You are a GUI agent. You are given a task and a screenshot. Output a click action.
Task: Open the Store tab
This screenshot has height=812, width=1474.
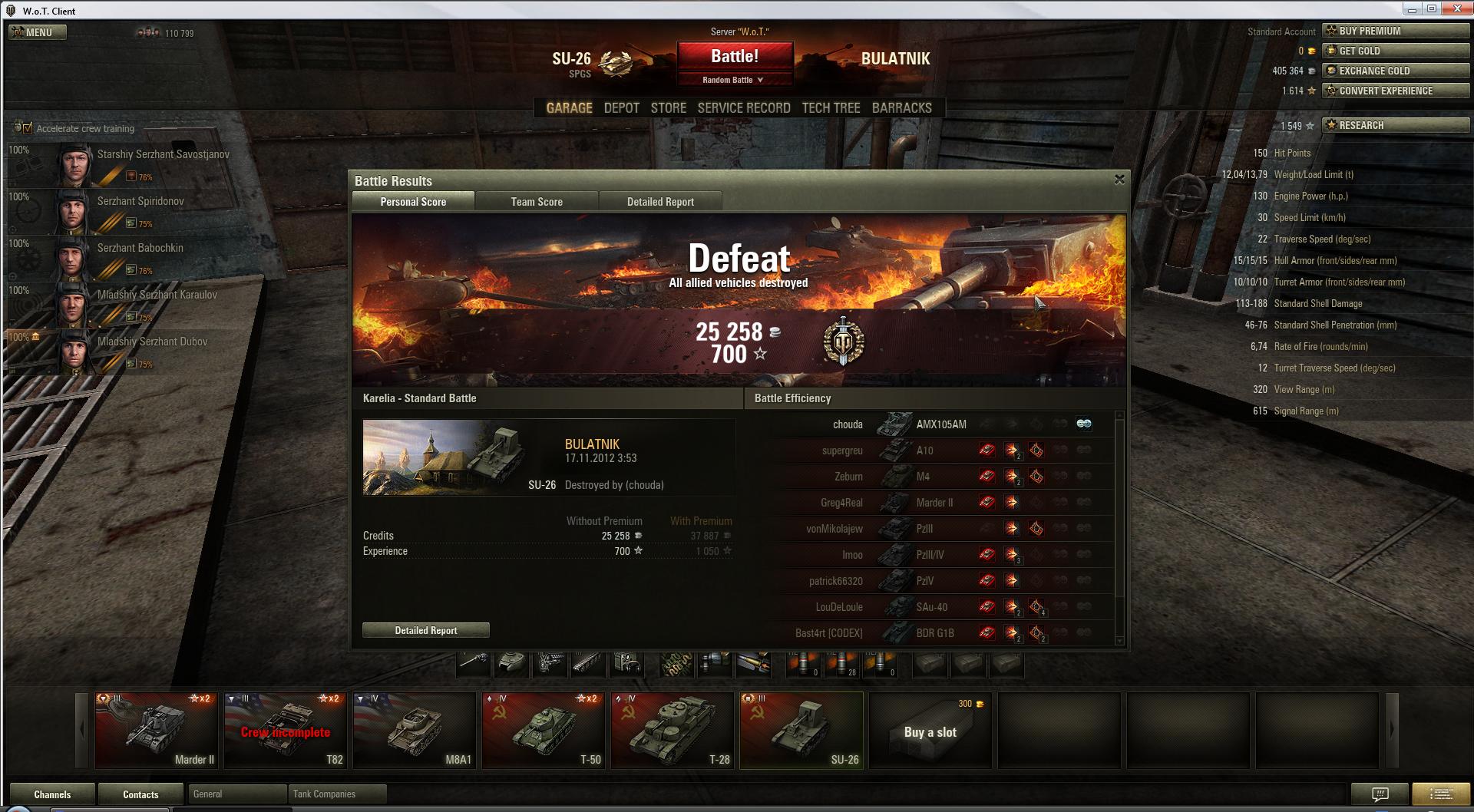point(668,108)
